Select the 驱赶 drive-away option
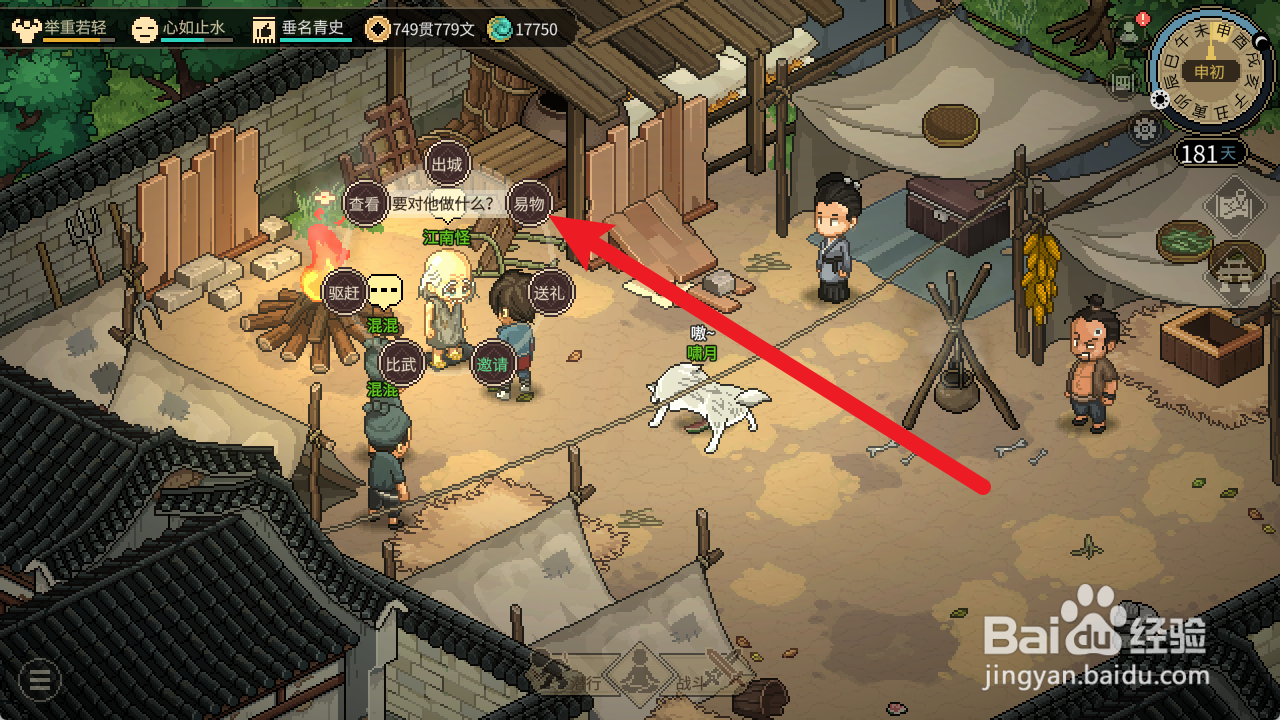 click(345, 291)
